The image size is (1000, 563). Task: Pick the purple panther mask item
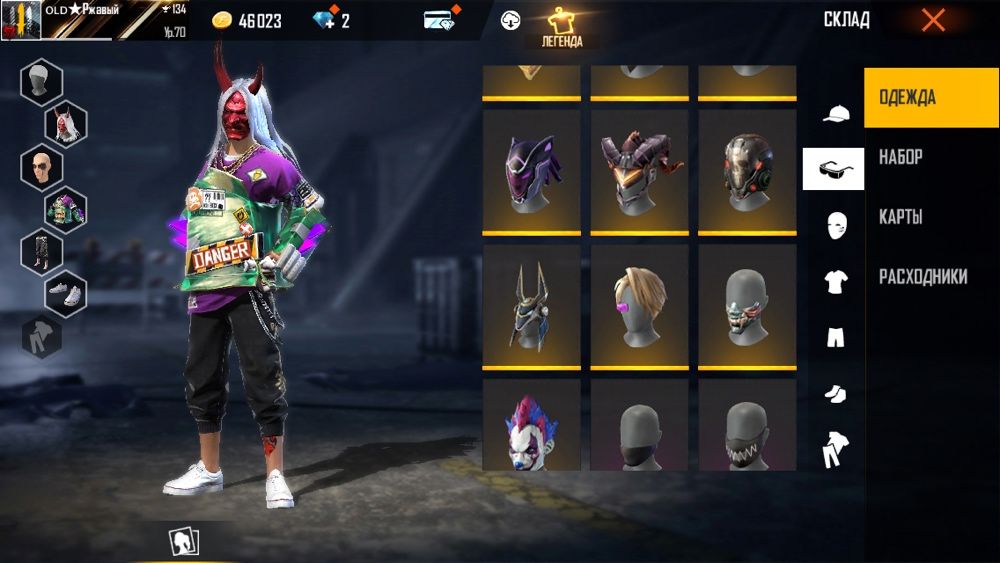[531, 172]
